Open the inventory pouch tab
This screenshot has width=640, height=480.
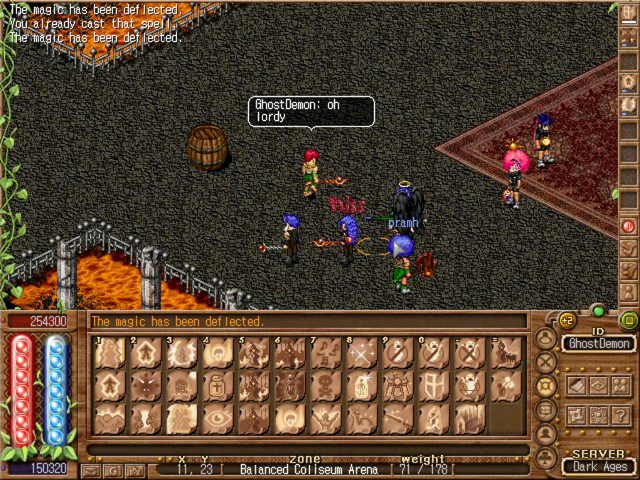(x=546, y=338)
